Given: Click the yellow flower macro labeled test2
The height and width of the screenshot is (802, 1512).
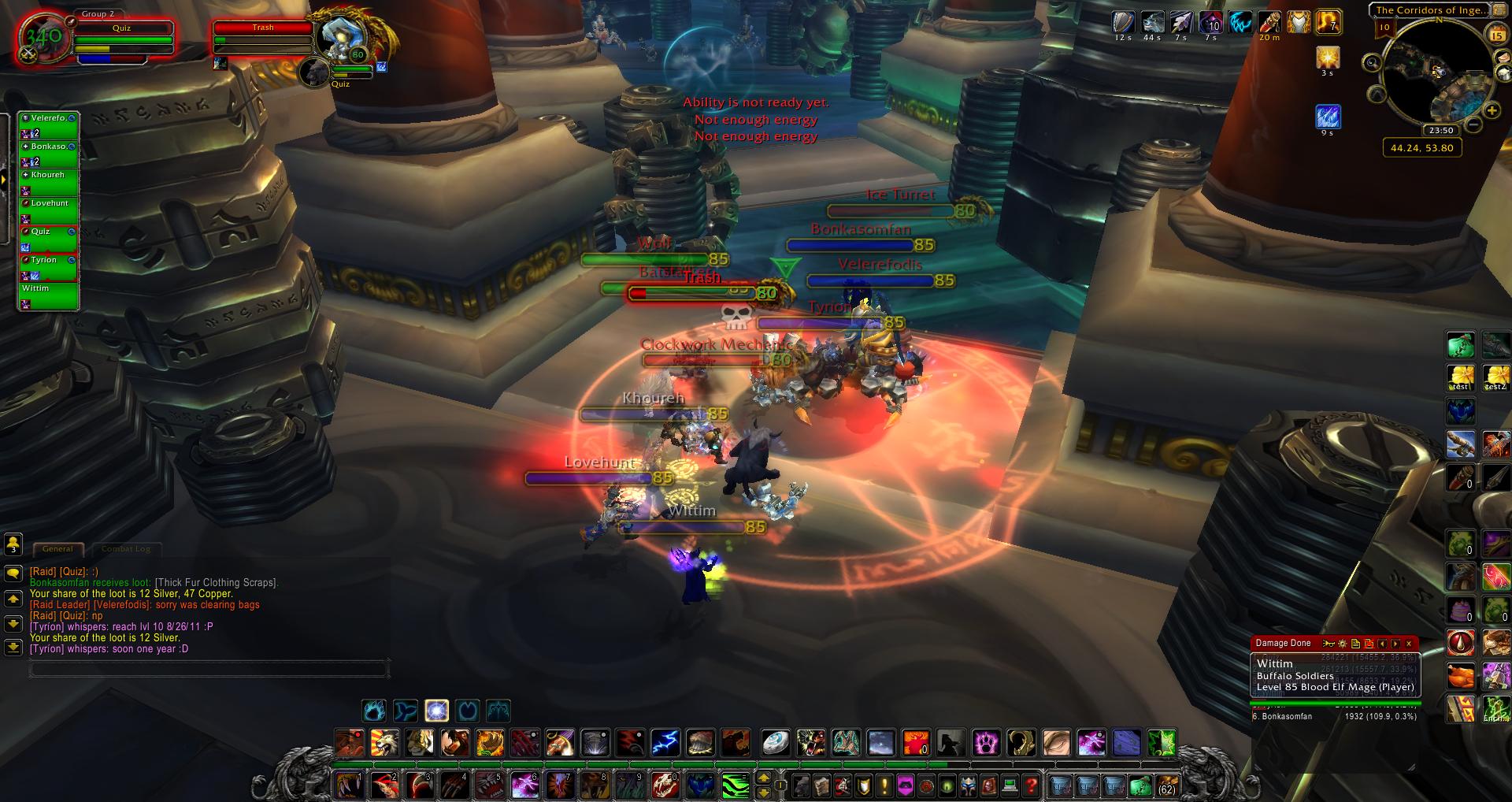Looking at the screenshot, I should (x=1495, y=378).
